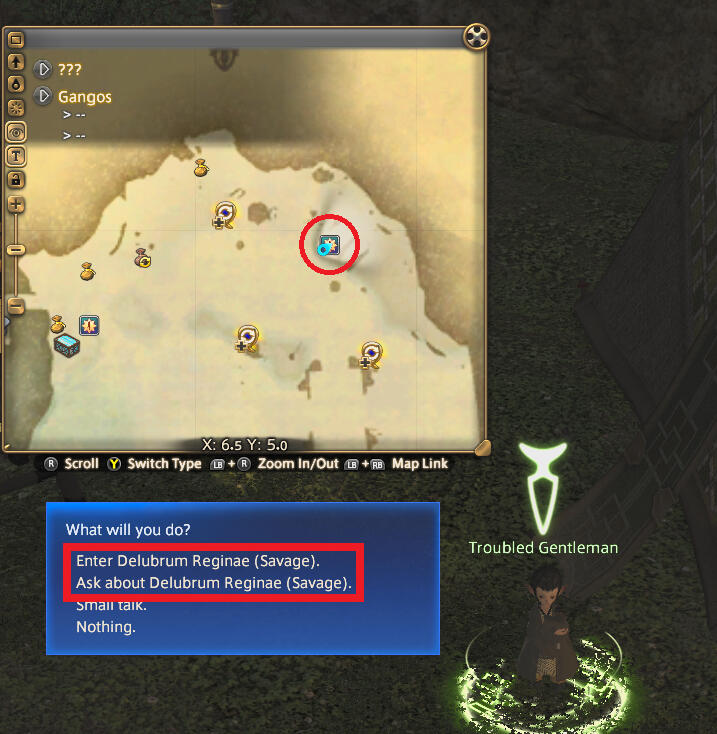Toggle map text labels with T button
717x734 pixels.
point(16,156)
